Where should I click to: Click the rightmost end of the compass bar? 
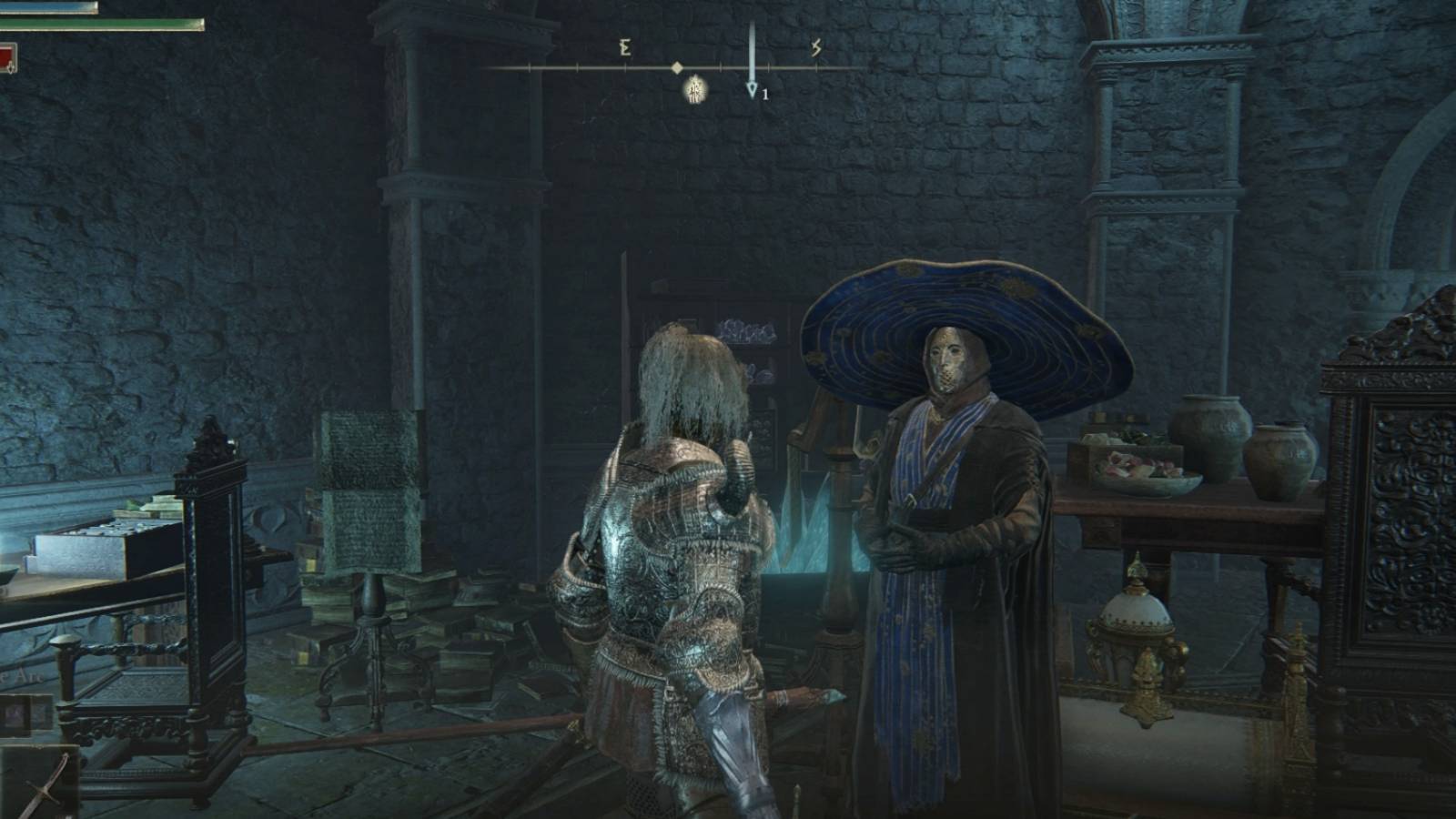[x=854, y=68]
